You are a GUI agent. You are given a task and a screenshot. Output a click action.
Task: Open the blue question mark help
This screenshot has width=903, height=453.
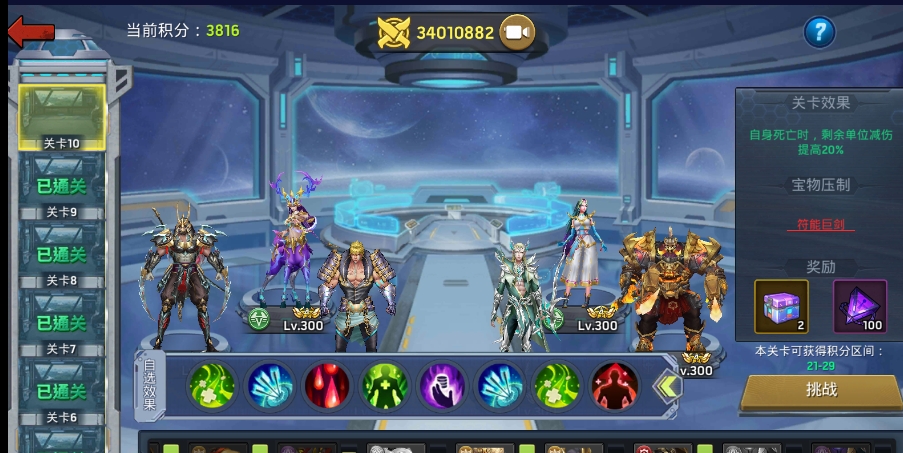(819, 32)
